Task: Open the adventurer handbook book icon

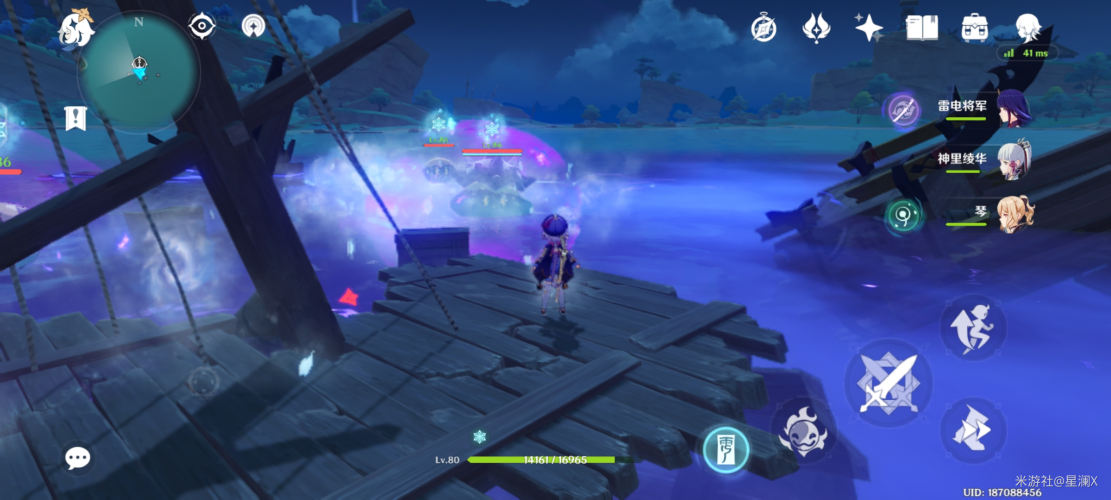Action: pyautogui.click(x=921, y=28)
